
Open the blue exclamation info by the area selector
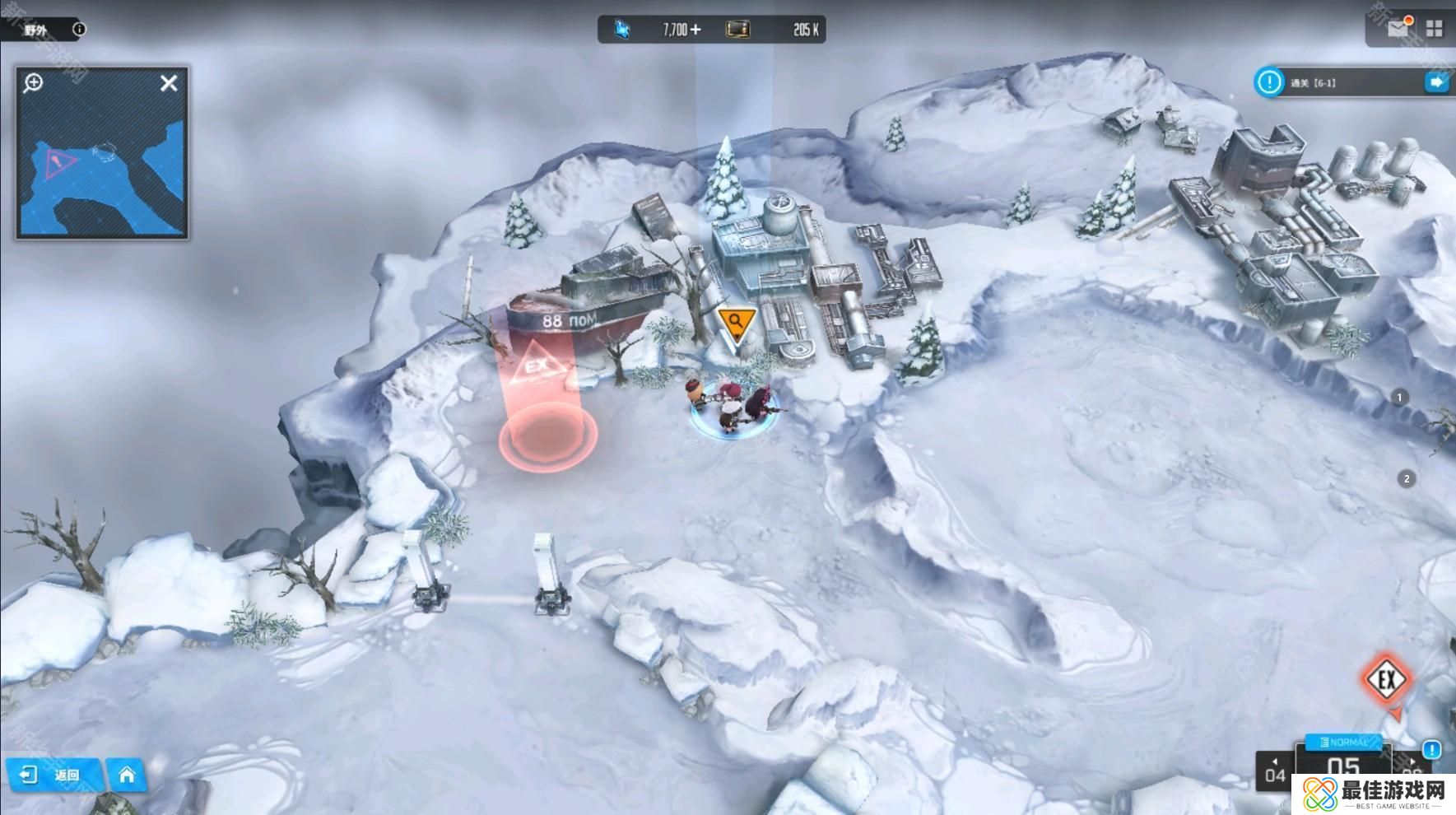[1432, 749]
